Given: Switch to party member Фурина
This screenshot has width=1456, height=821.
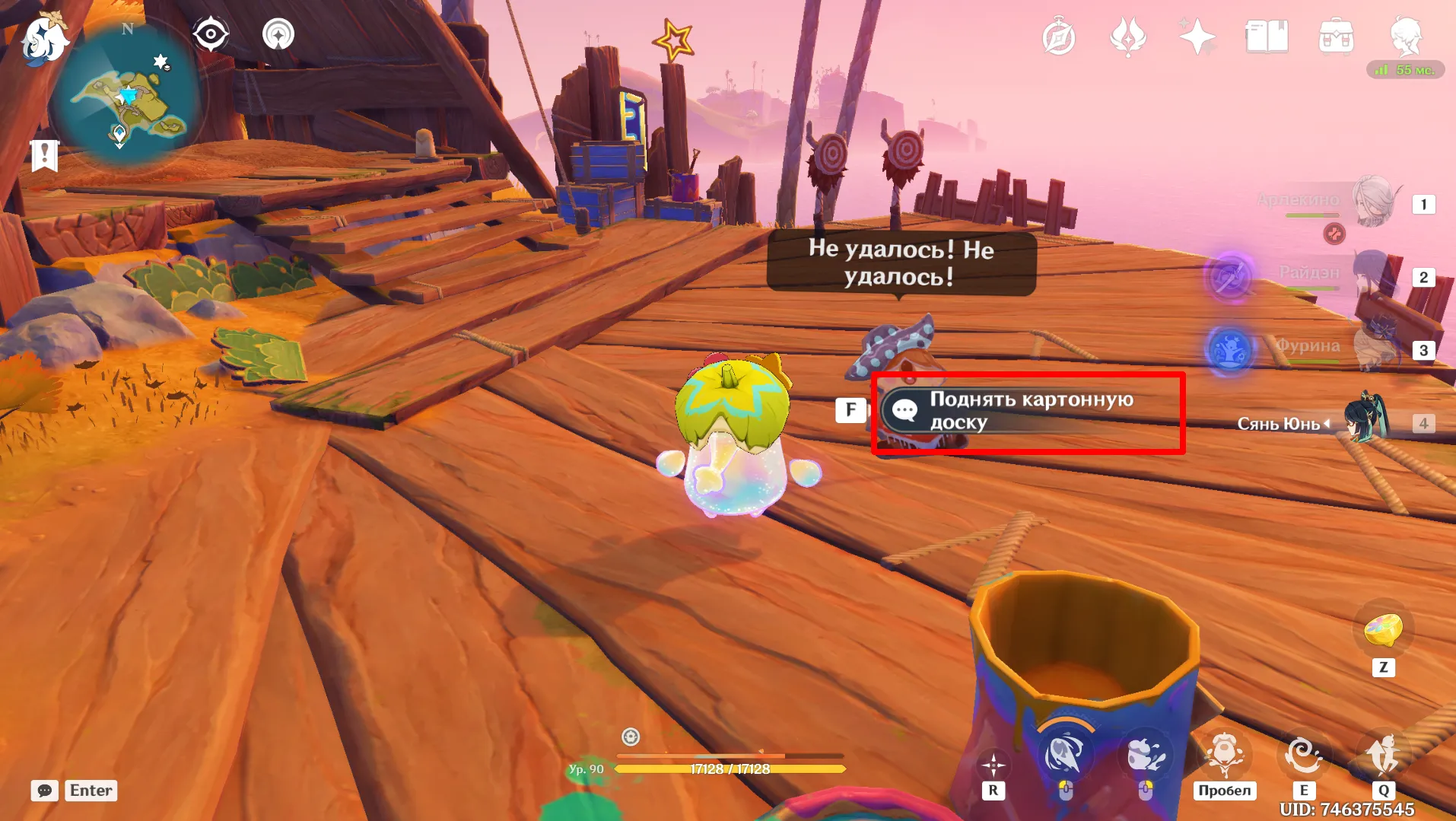Looking at the screenshot, I should coord(1373,348).
